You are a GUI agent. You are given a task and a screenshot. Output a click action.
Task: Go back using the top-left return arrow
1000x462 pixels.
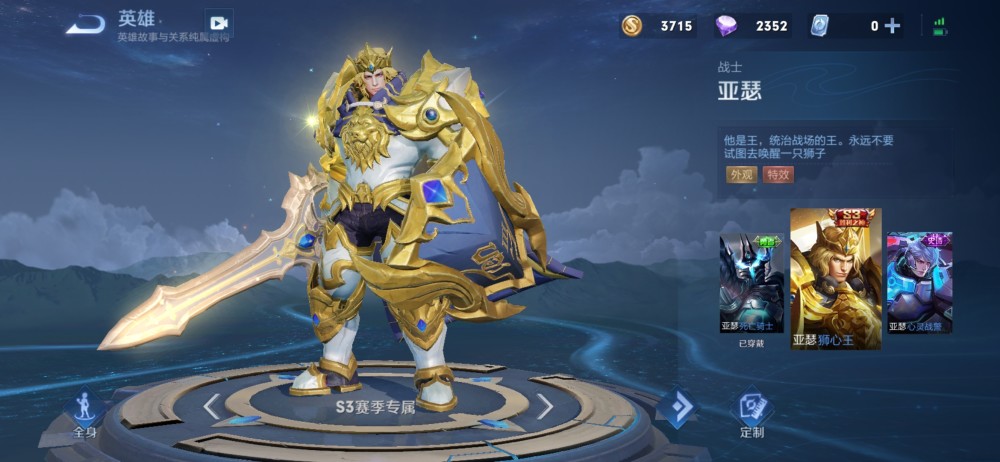pos(85,24)
